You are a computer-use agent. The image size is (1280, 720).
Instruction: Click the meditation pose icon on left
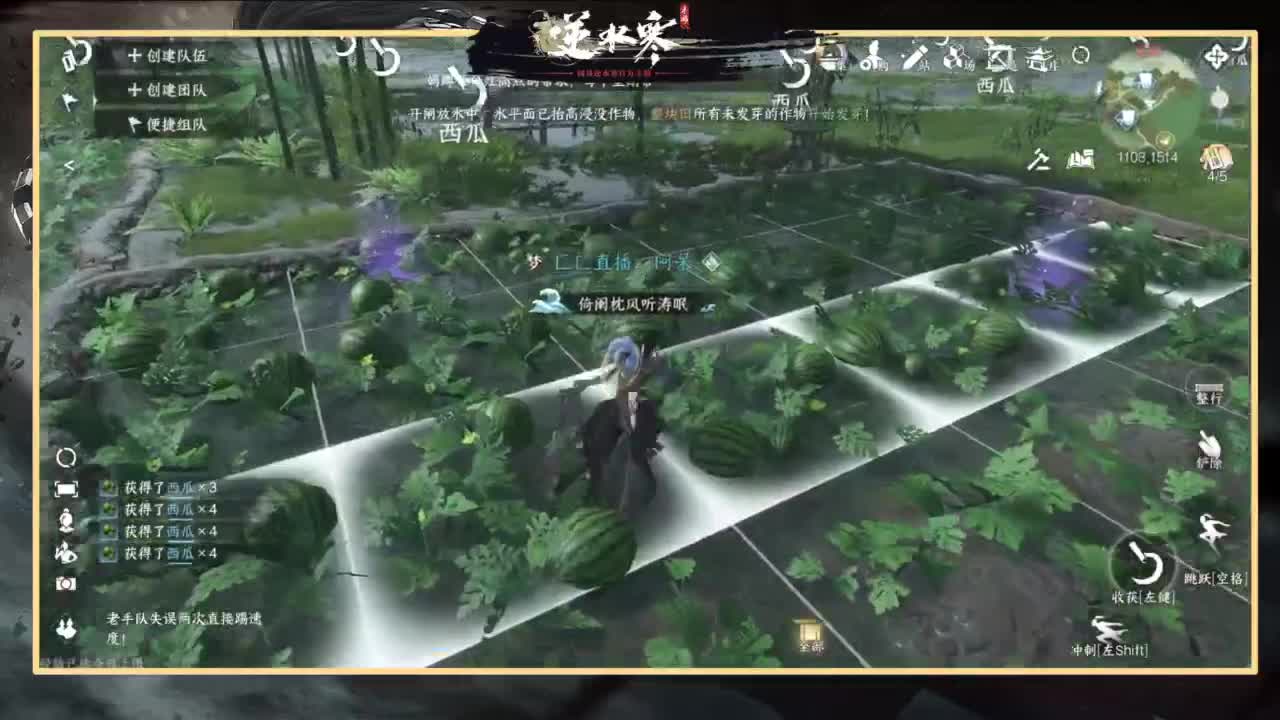coord(66,520)
